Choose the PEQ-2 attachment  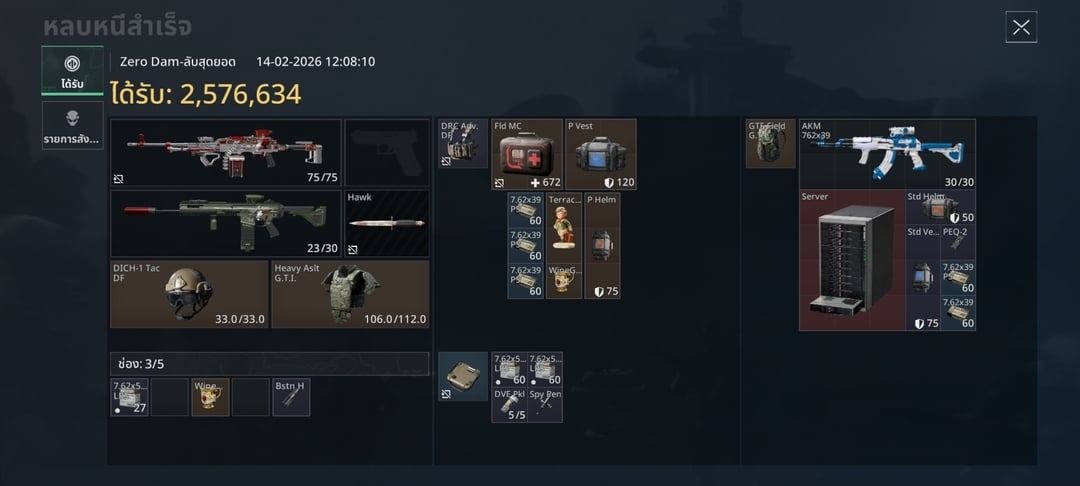(x=958, y=243)
